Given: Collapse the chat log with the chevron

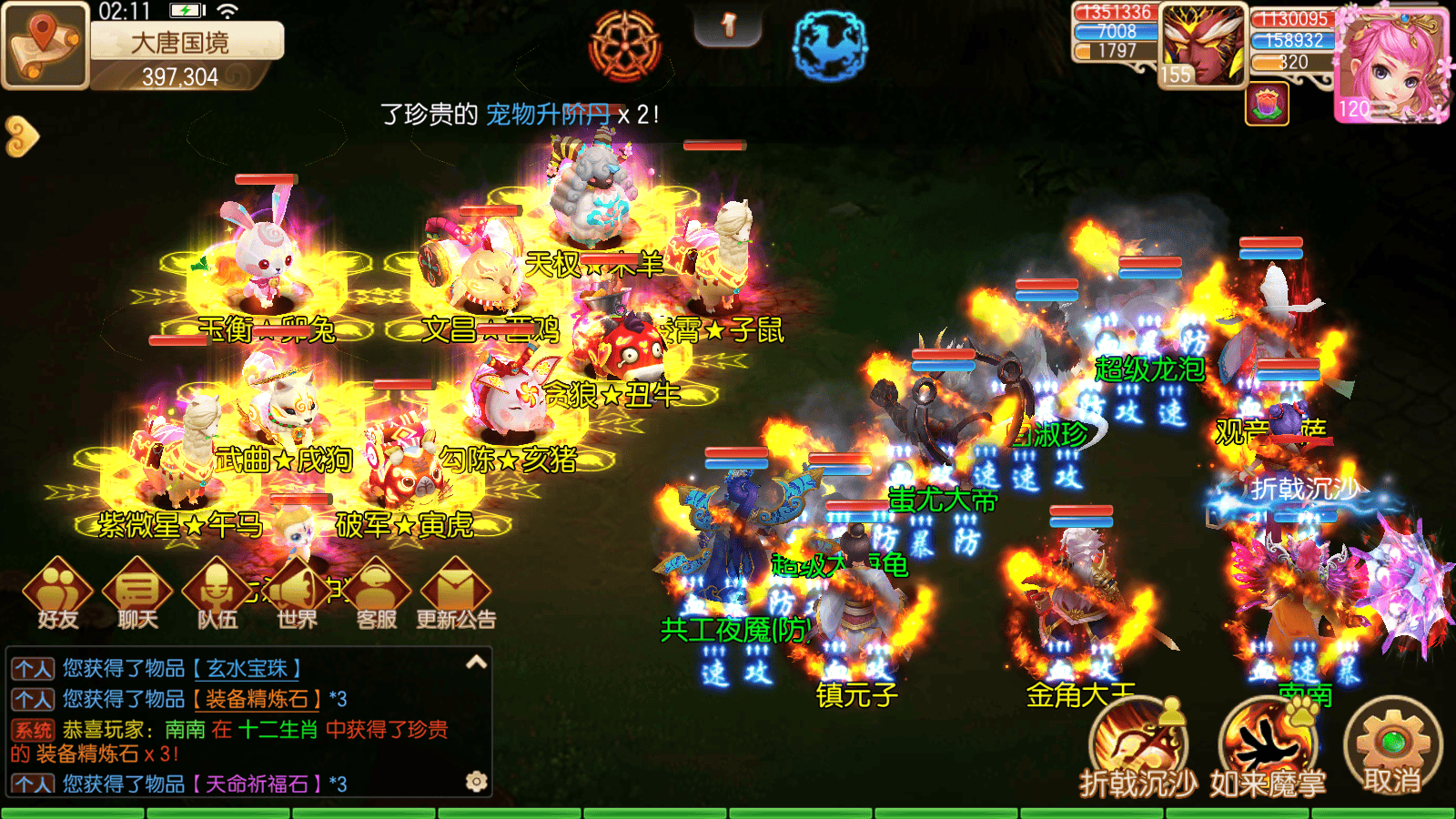Looking at the screenshot, I should 474,663.
